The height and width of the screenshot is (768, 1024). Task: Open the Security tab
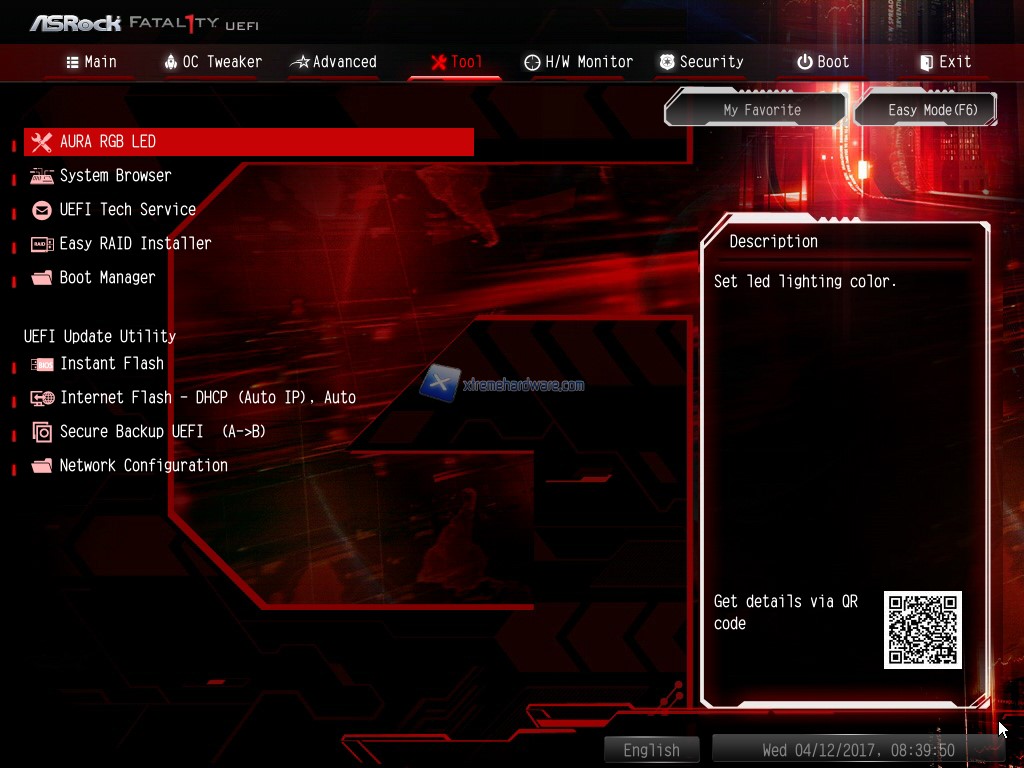pyautogui.click(x=701, y=62)
